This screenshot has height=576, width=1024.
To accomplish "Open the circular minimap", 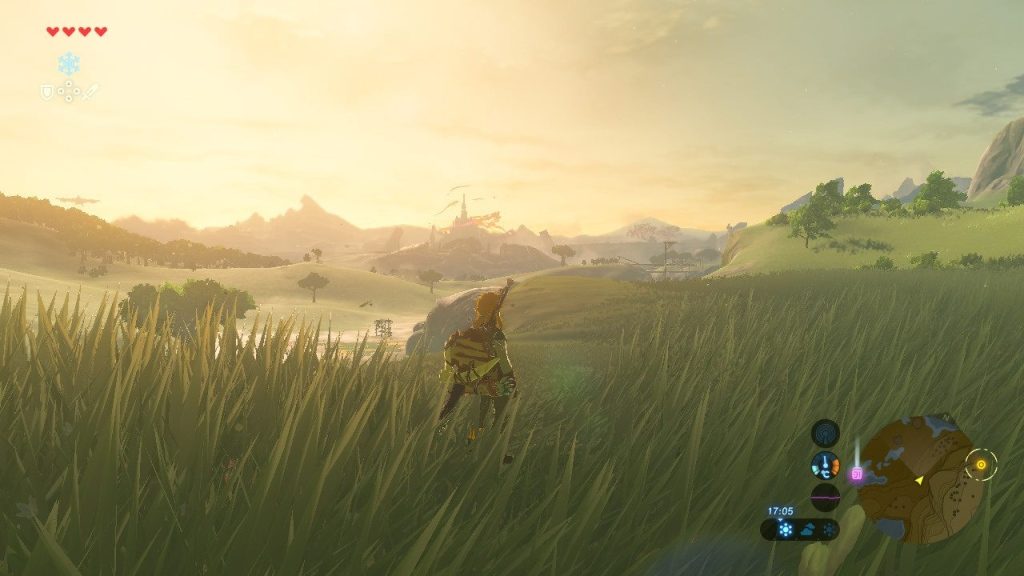I will pyautogui.click(x=917, y=479).
